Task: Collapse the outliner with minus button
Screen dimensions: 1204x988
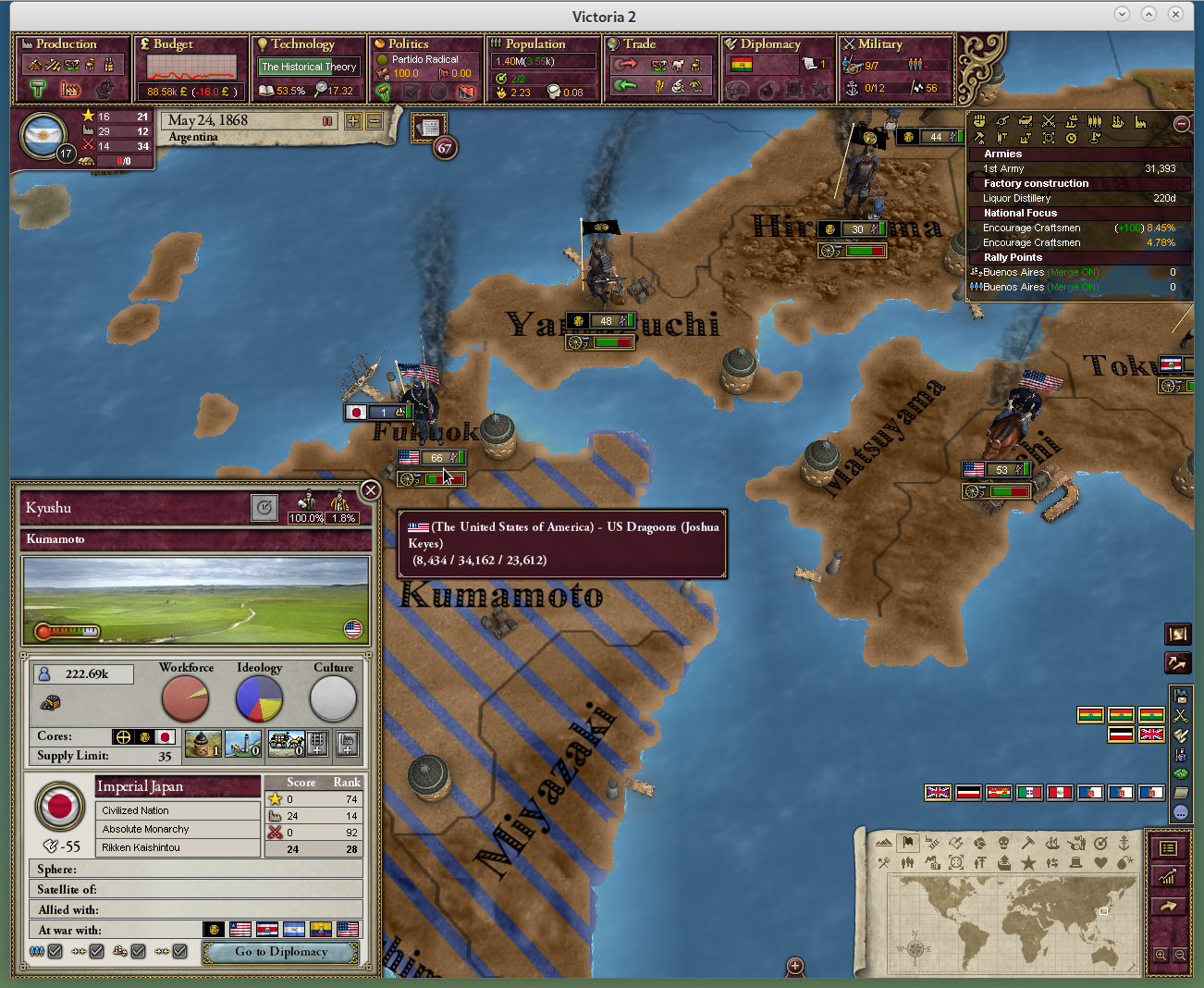Action: (x=1181, y=124)
